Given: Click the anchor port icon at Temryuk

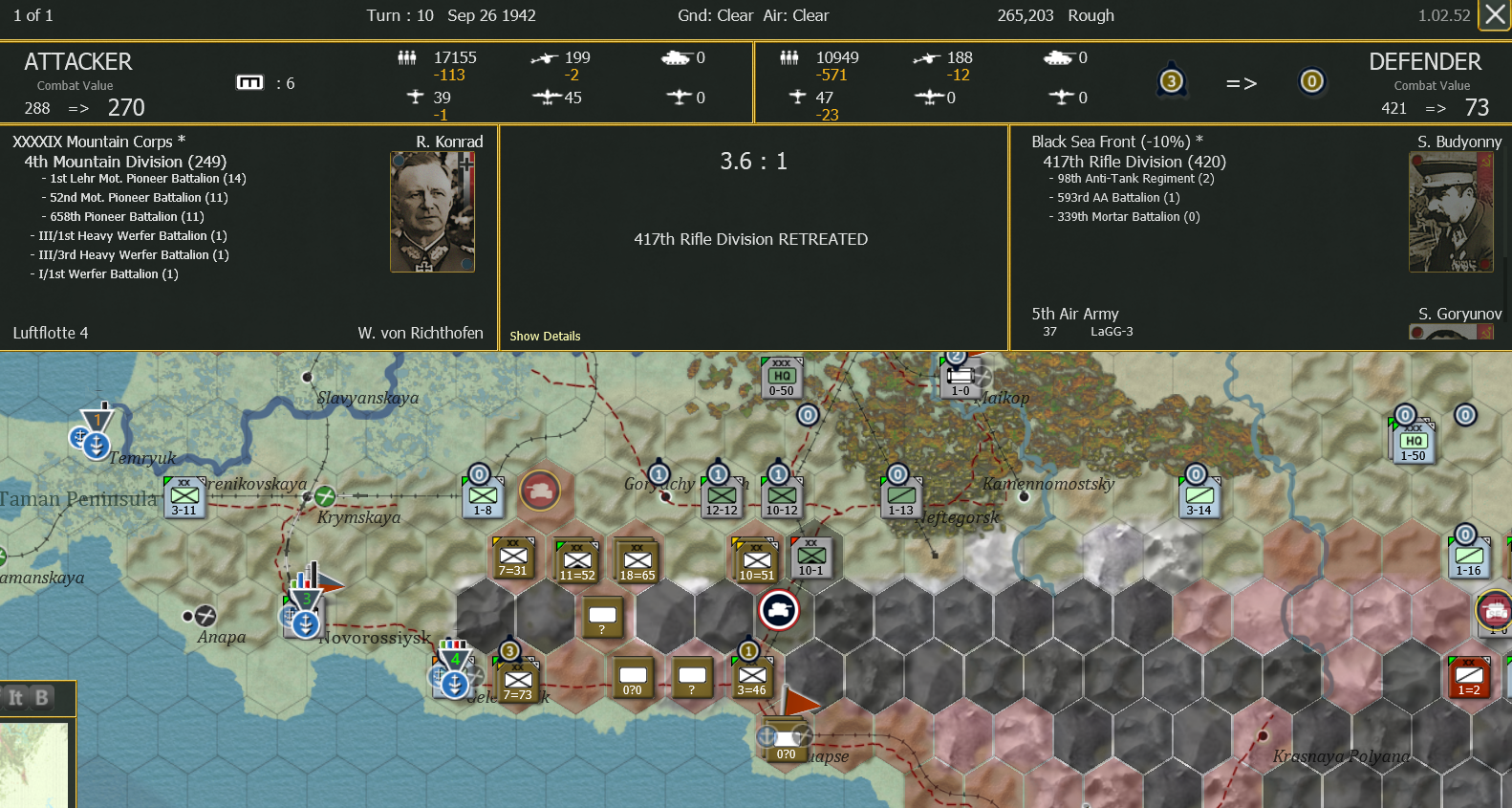Looking at the screenshot, I should [95, 444].
